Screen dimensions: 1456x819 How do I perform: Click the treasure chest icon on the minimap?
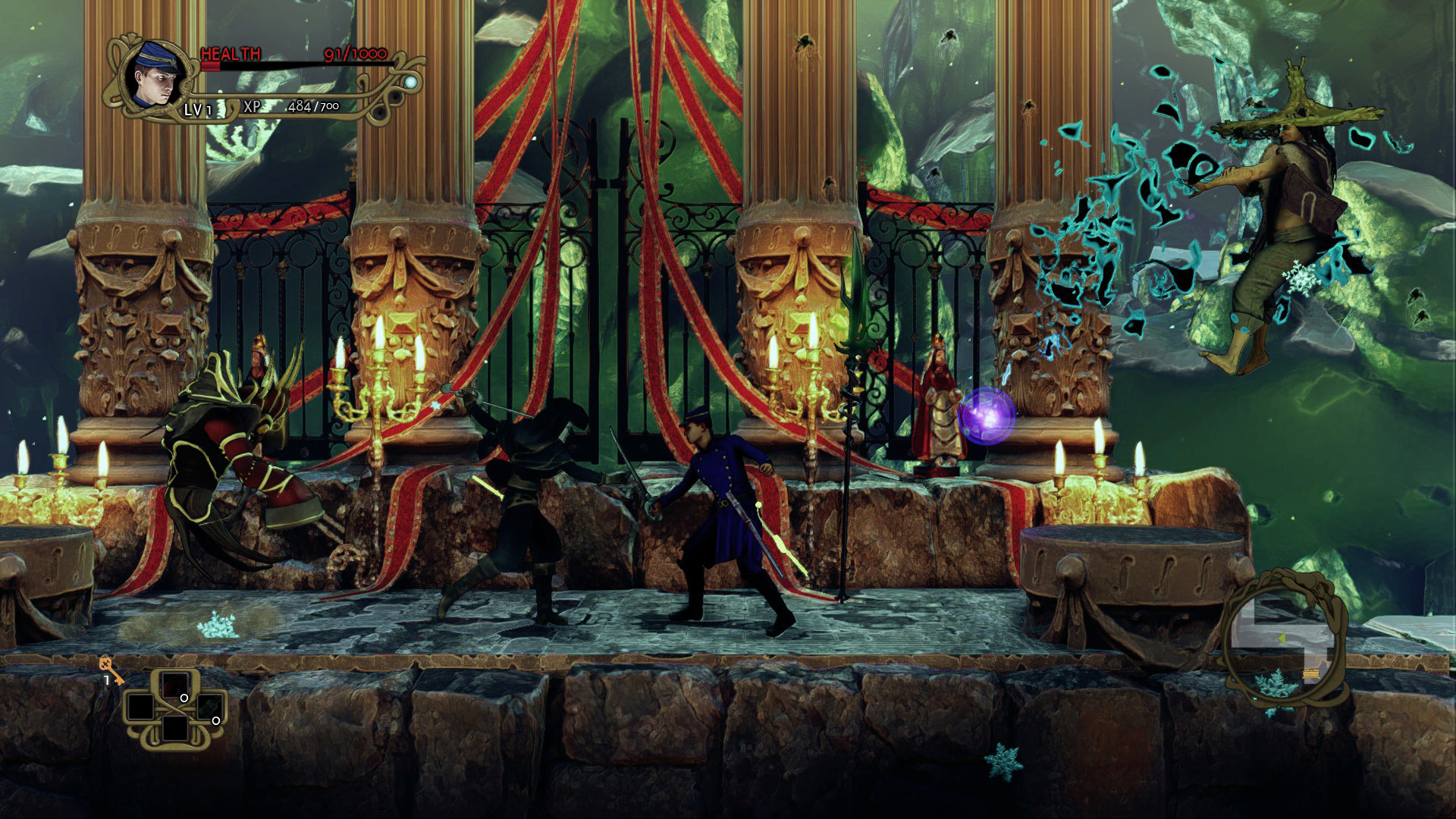pos(1310,674)
